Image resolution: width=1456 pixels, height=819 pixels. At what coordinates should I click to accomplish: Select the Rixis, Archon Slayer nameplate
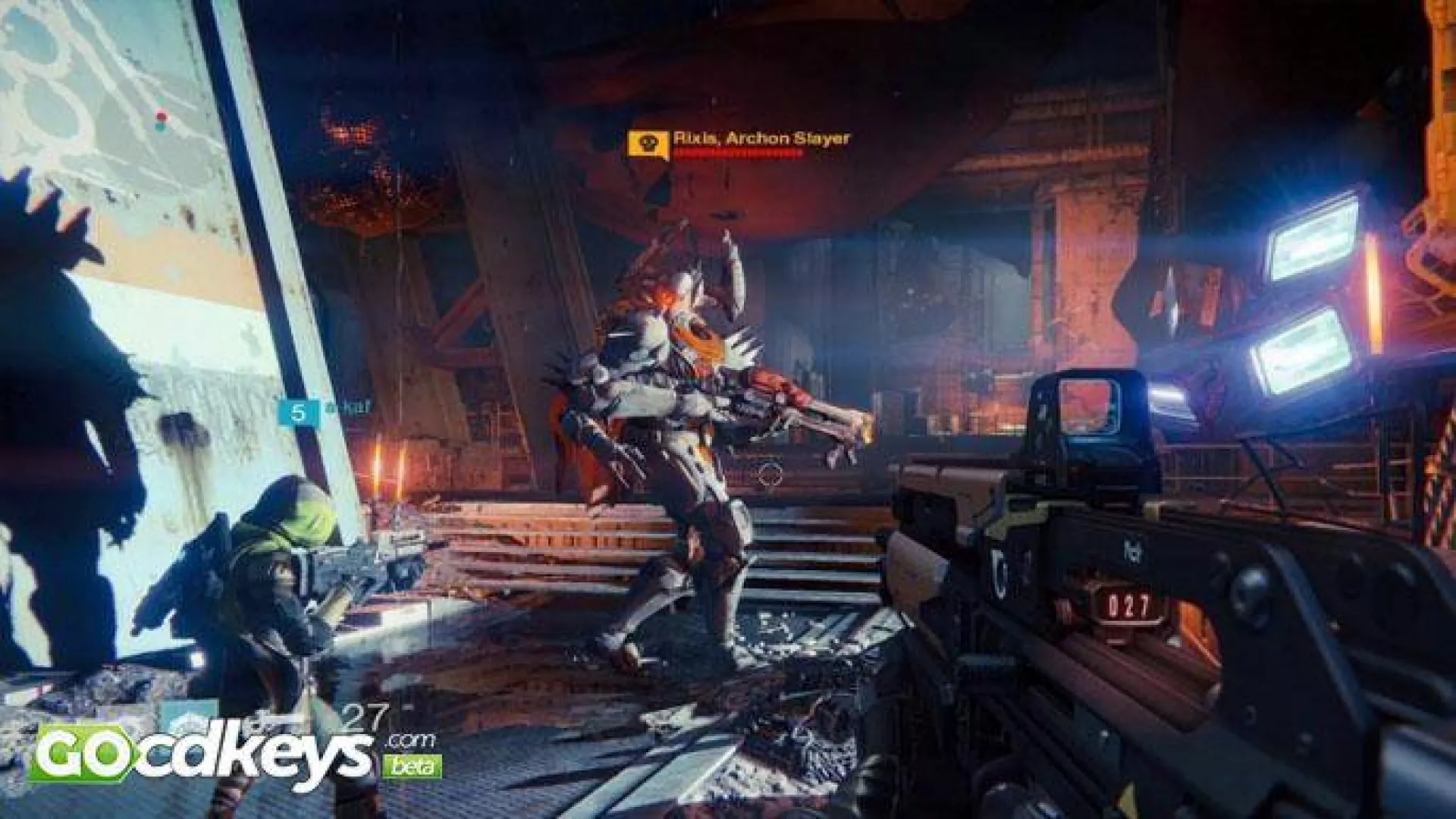[x=761, y=138]
